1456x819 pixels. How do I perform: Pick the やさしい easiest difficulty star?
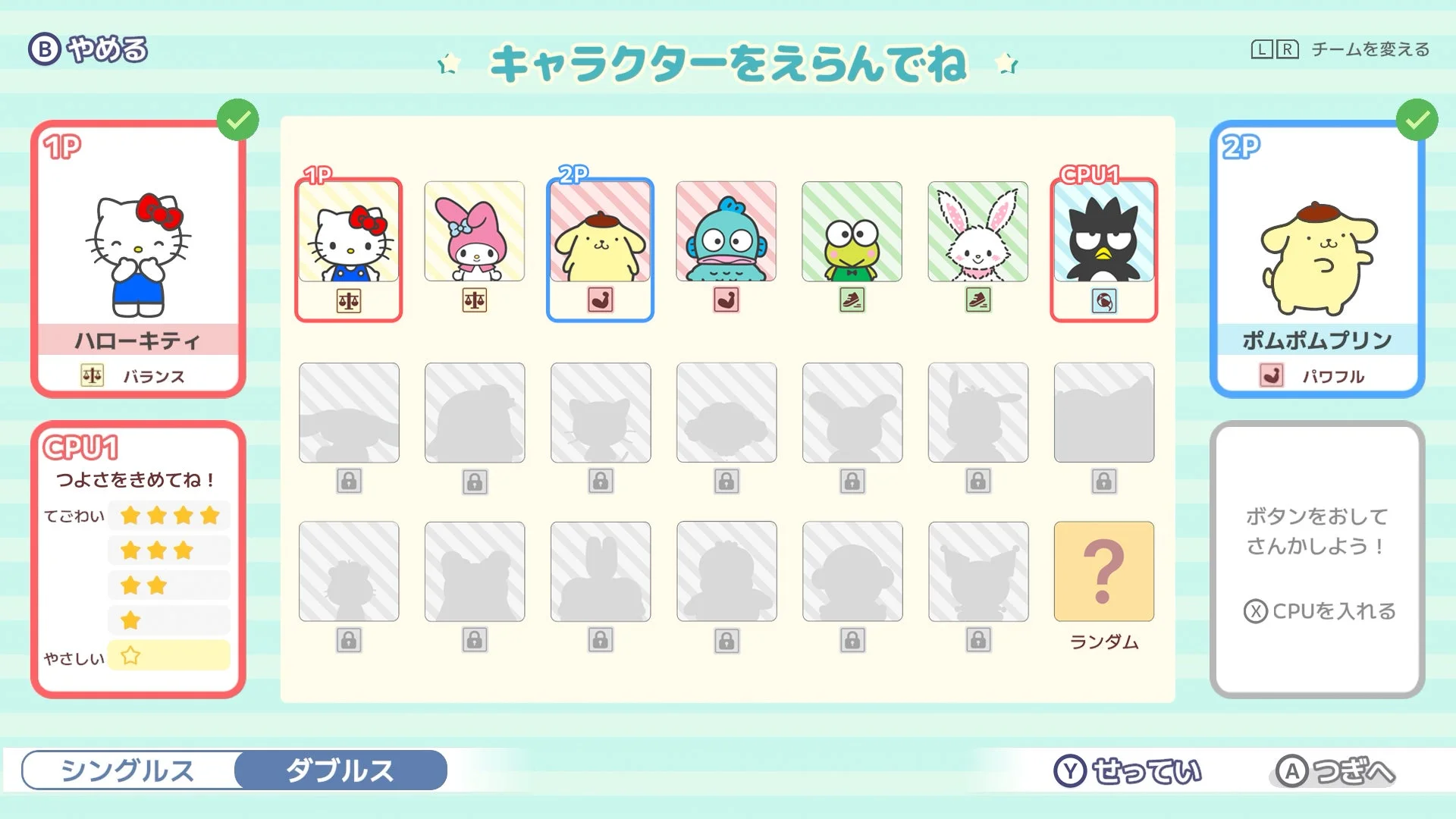(168, 655)
